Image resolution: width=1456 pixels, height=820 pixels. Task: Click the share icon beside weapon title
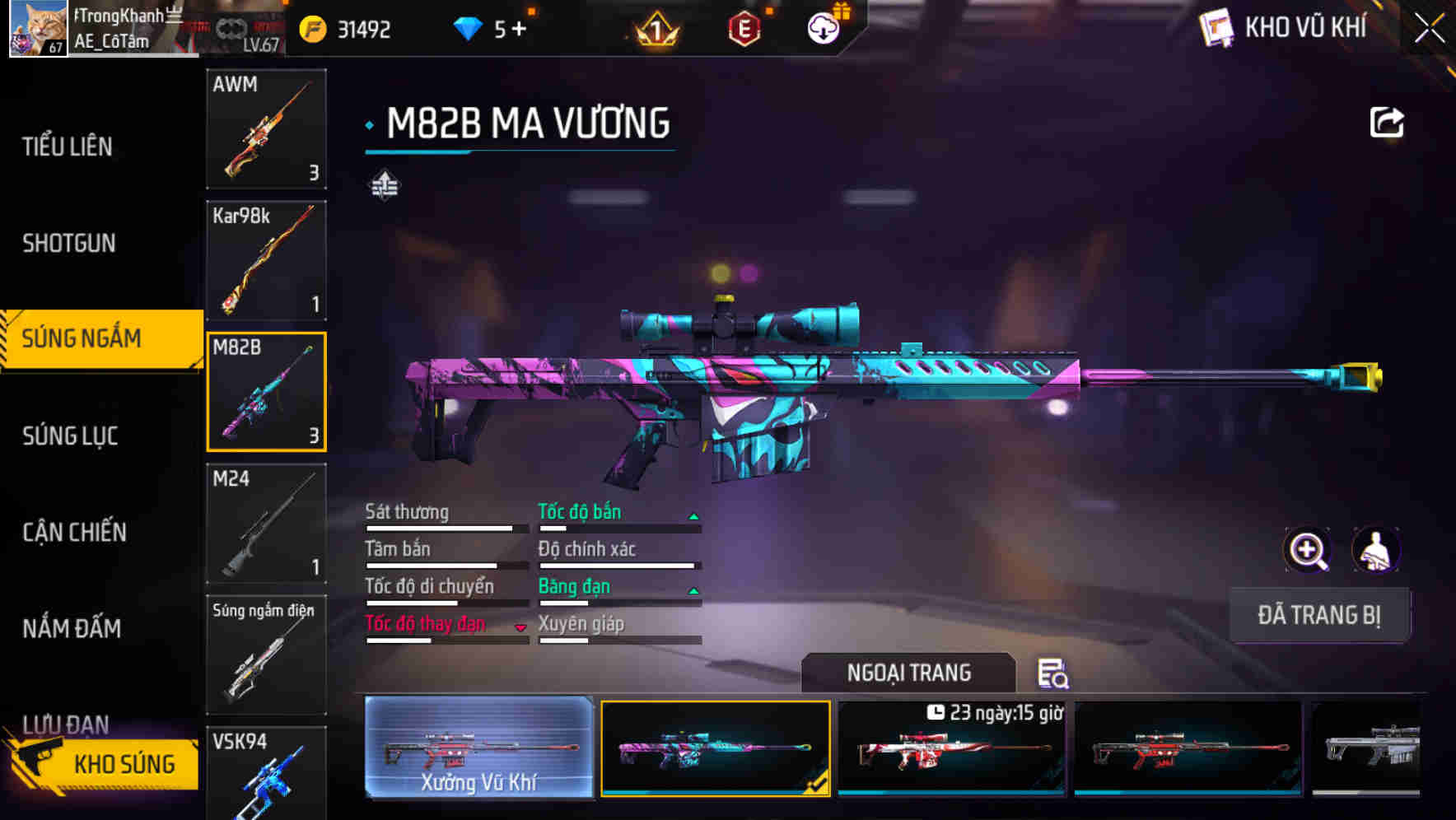pos(1387,122)
